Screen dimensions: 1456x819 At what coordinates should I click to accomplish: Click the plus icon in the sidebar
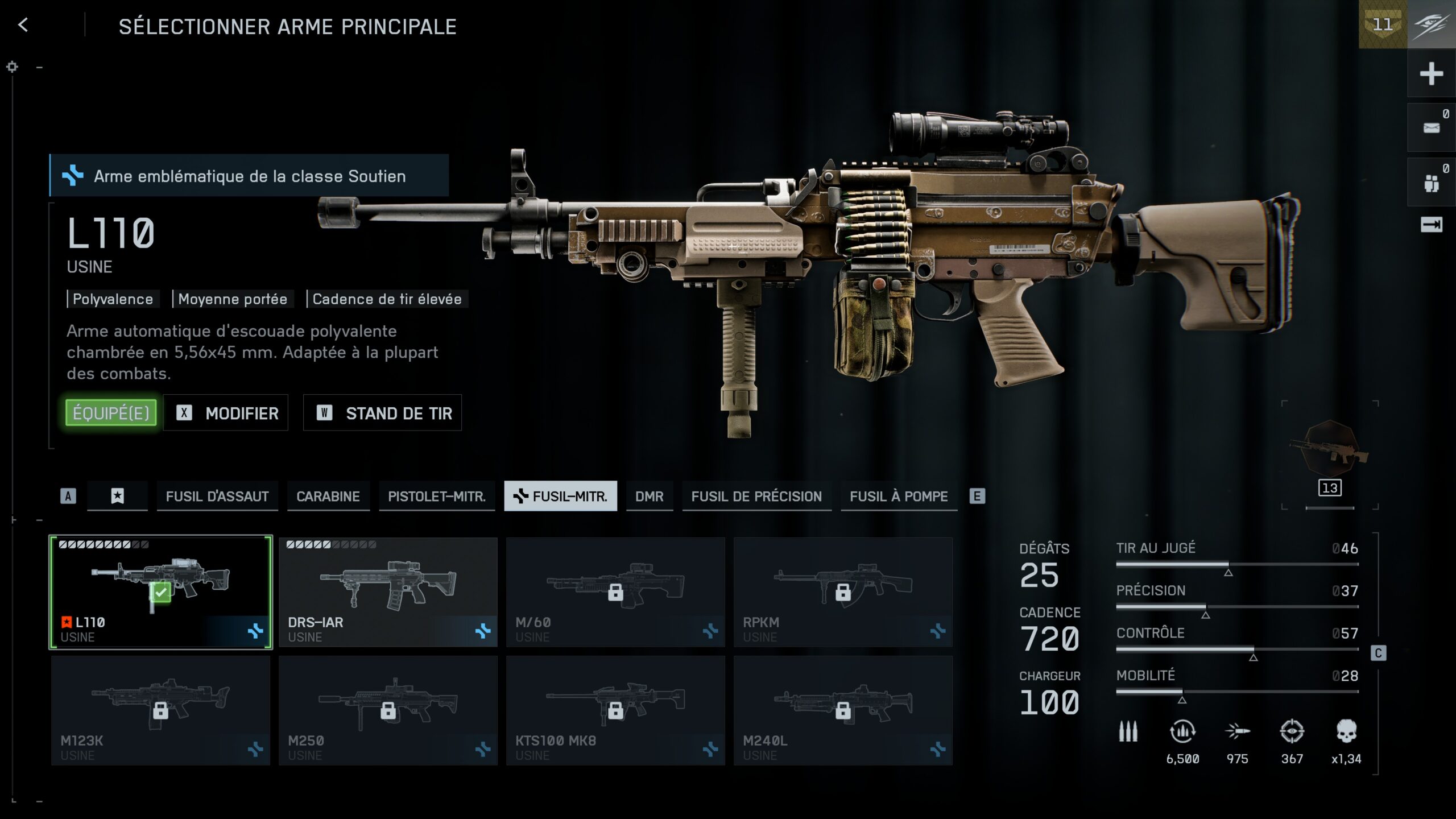pos(1431,74)
